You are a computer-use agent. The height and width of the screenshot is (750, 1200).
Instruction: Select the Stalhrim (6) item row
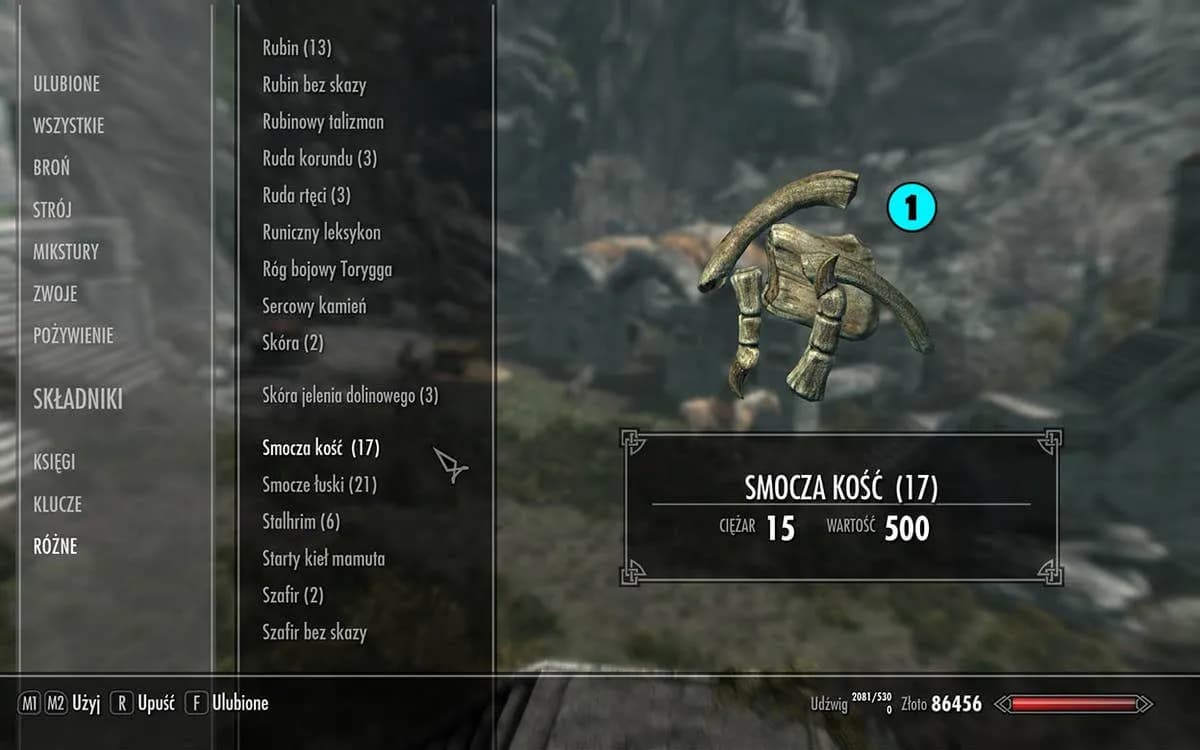coord(301,522)
